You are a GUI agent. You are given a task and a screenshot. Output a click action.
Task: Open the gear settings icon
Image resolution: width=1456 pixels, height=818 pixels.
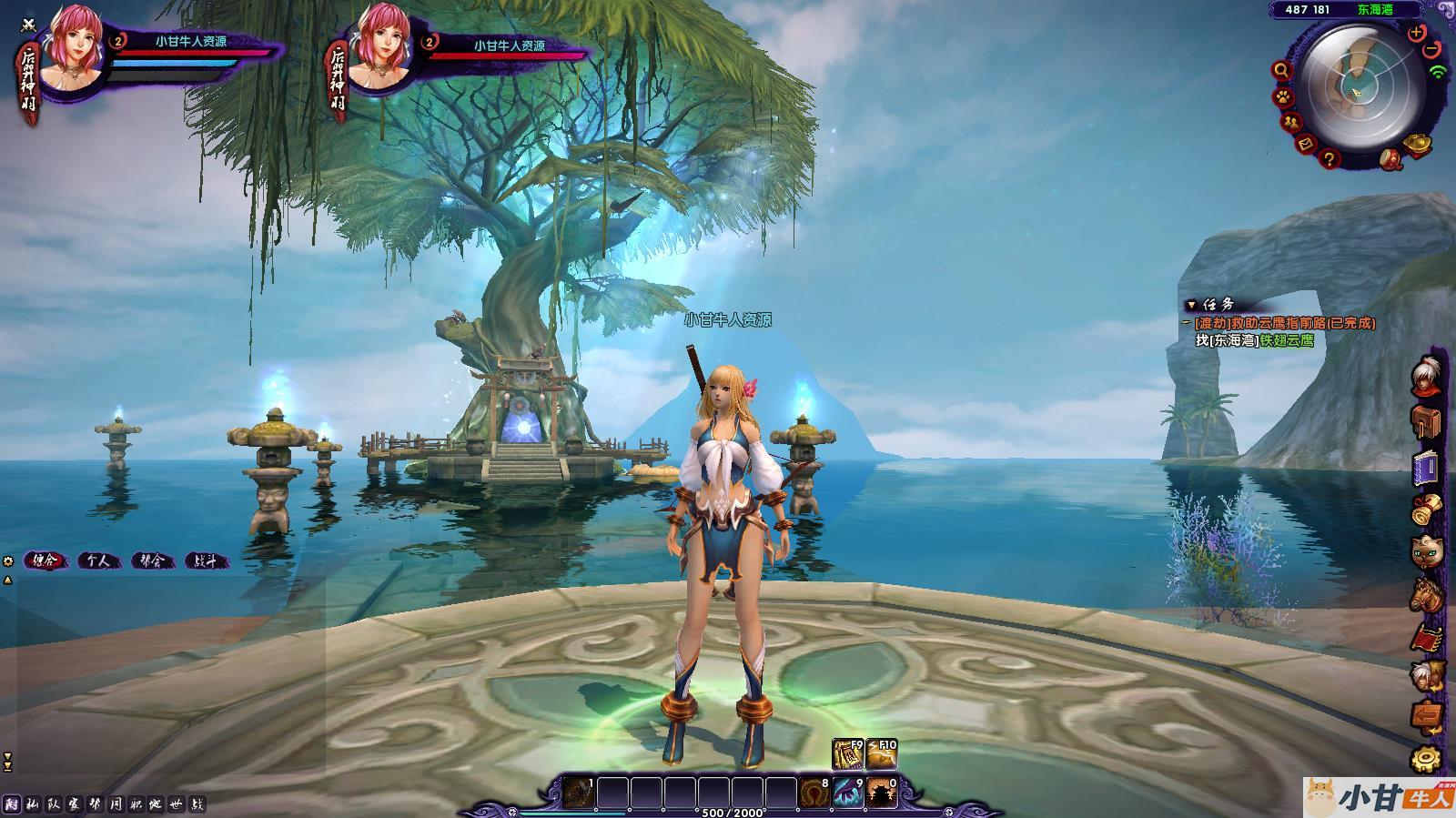click(x=1426, y=759)
